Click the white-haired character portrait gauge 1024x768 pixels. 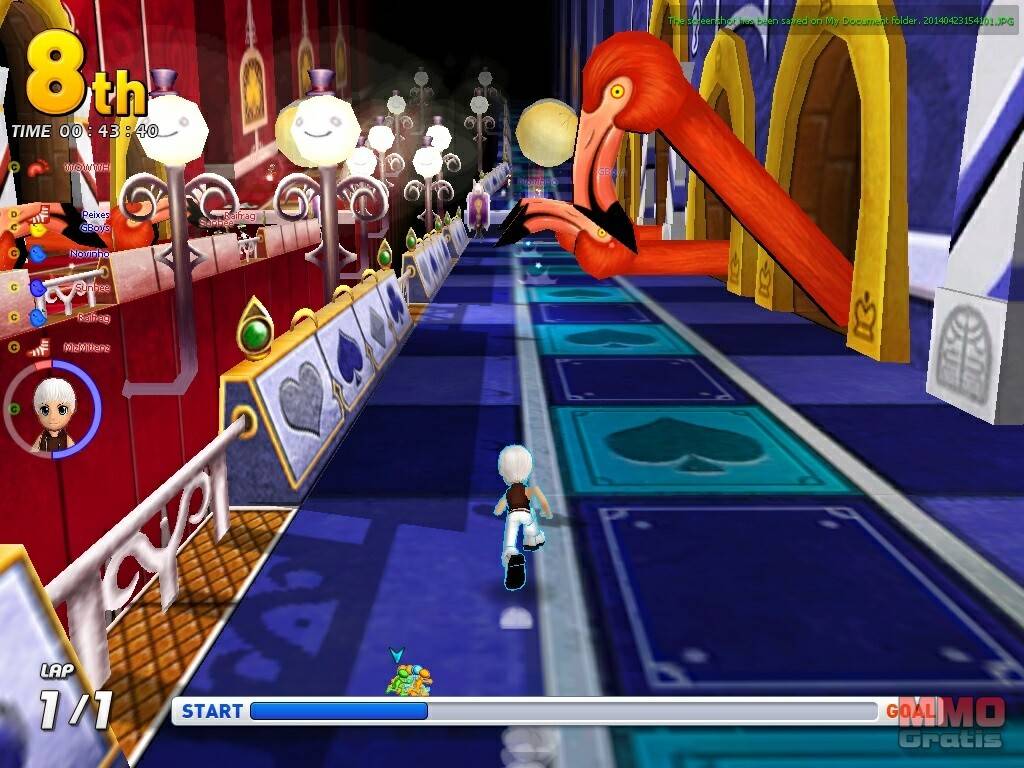tap(53, 408)
